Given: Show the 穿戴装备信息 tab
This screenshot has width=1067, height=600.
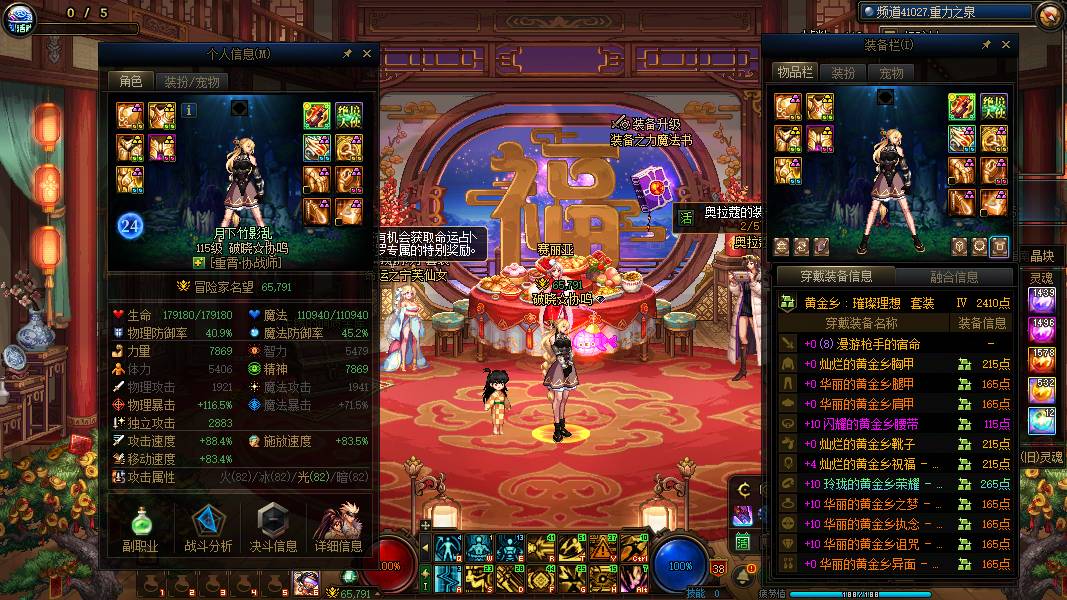Looking at the screenshot, I should pyautogui.click(x=836, y=277).
